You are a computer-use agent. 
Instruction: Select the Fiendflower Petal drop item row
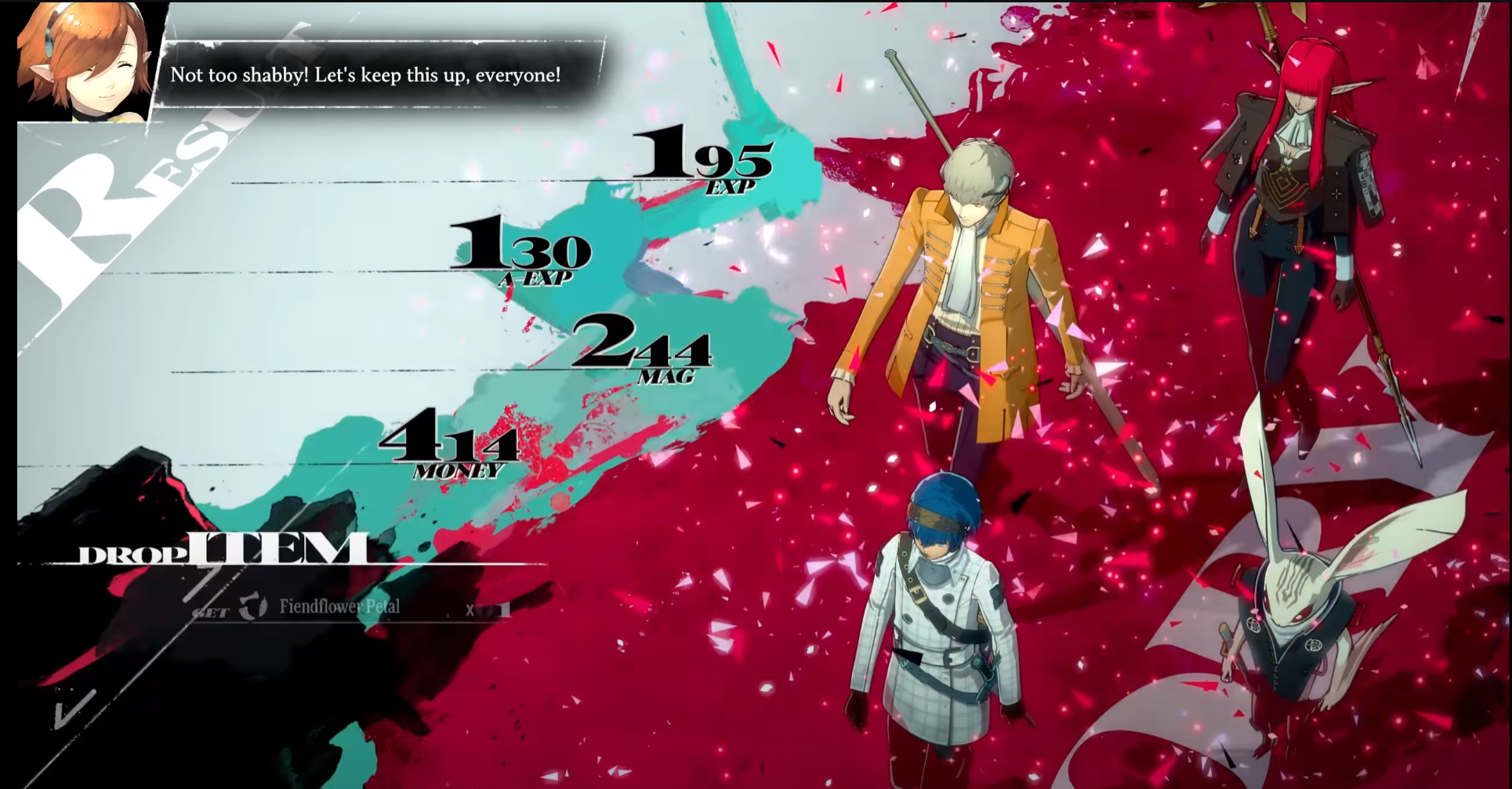click(x=339, y=607)
